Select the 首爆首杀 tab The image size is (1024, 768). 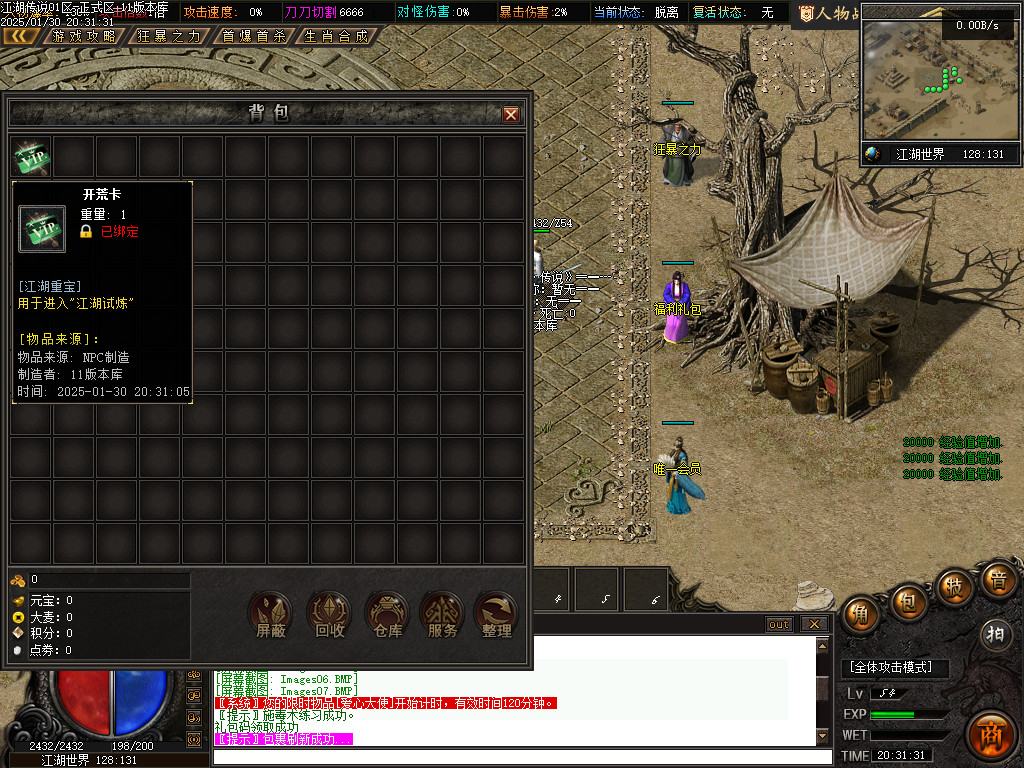point(253,36)
